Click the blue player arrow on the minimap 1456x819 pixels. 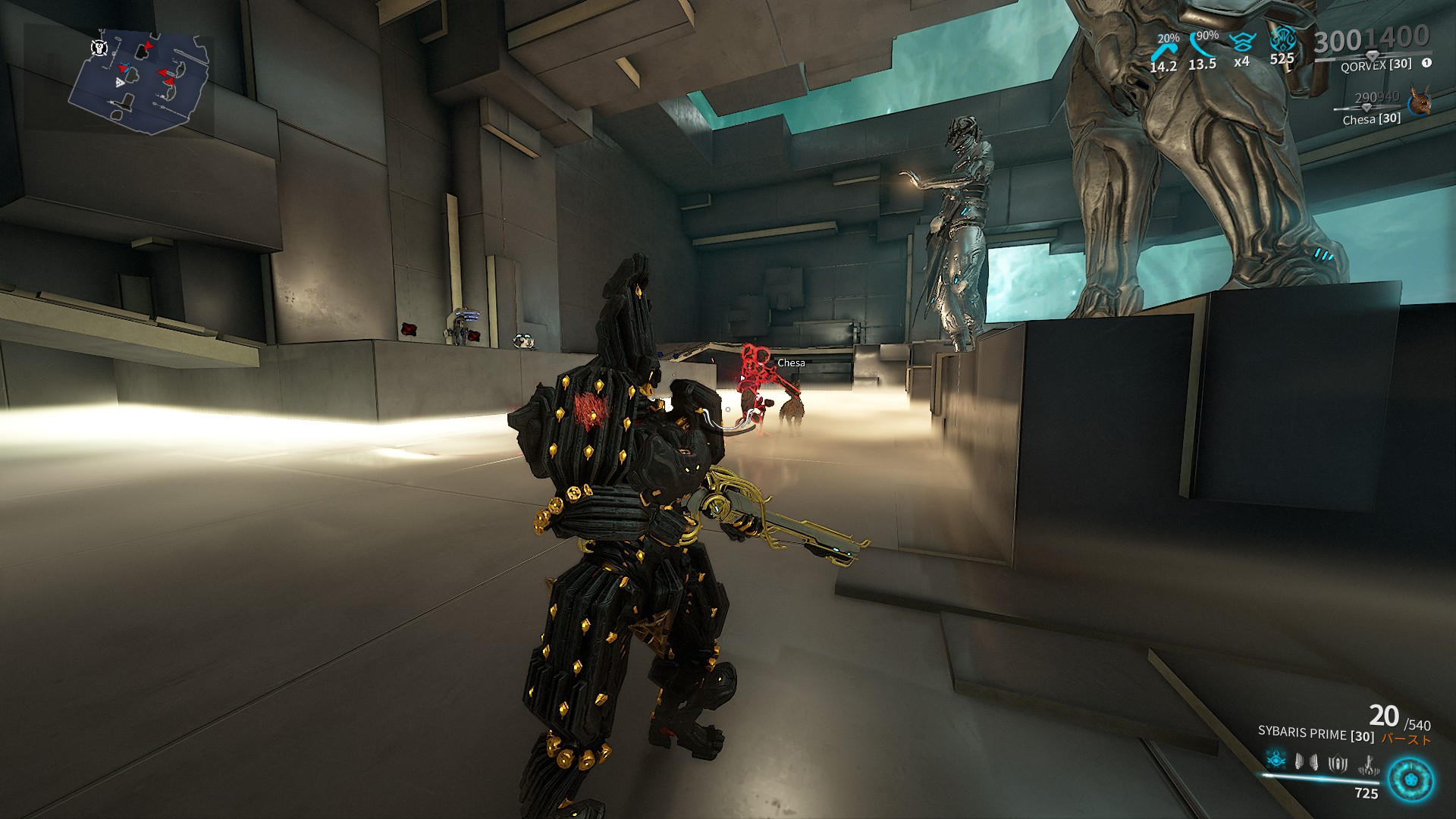coord(125,67)
